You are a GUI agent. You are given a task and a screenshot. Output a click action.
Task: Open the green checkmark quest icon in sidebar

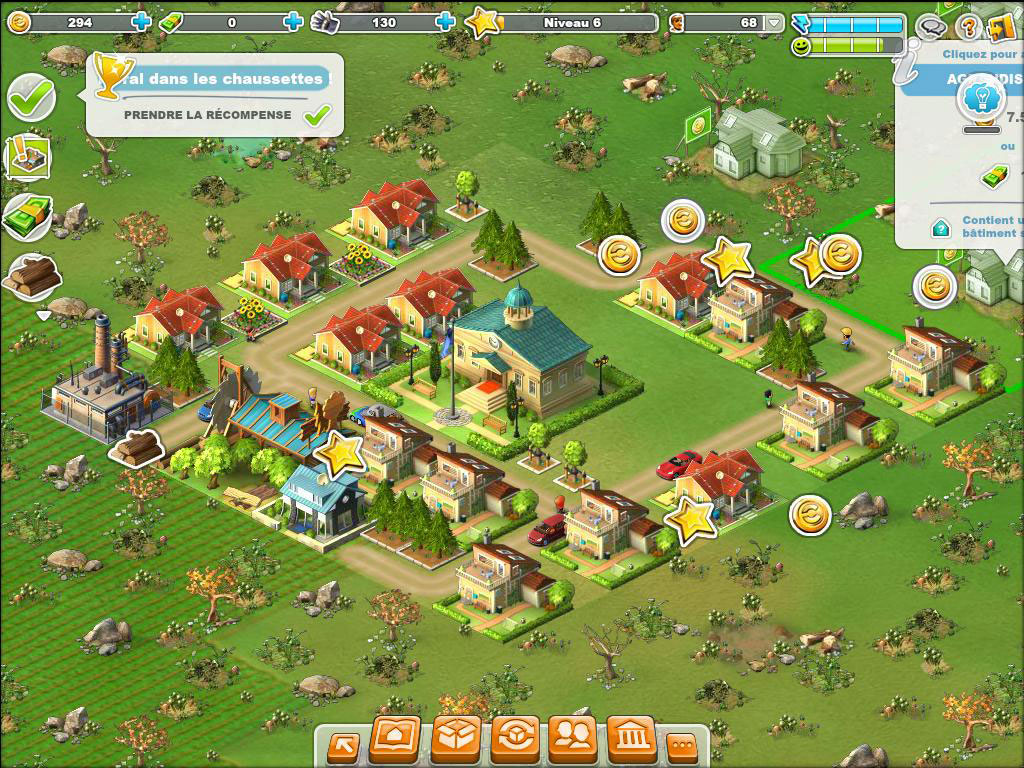31,97
